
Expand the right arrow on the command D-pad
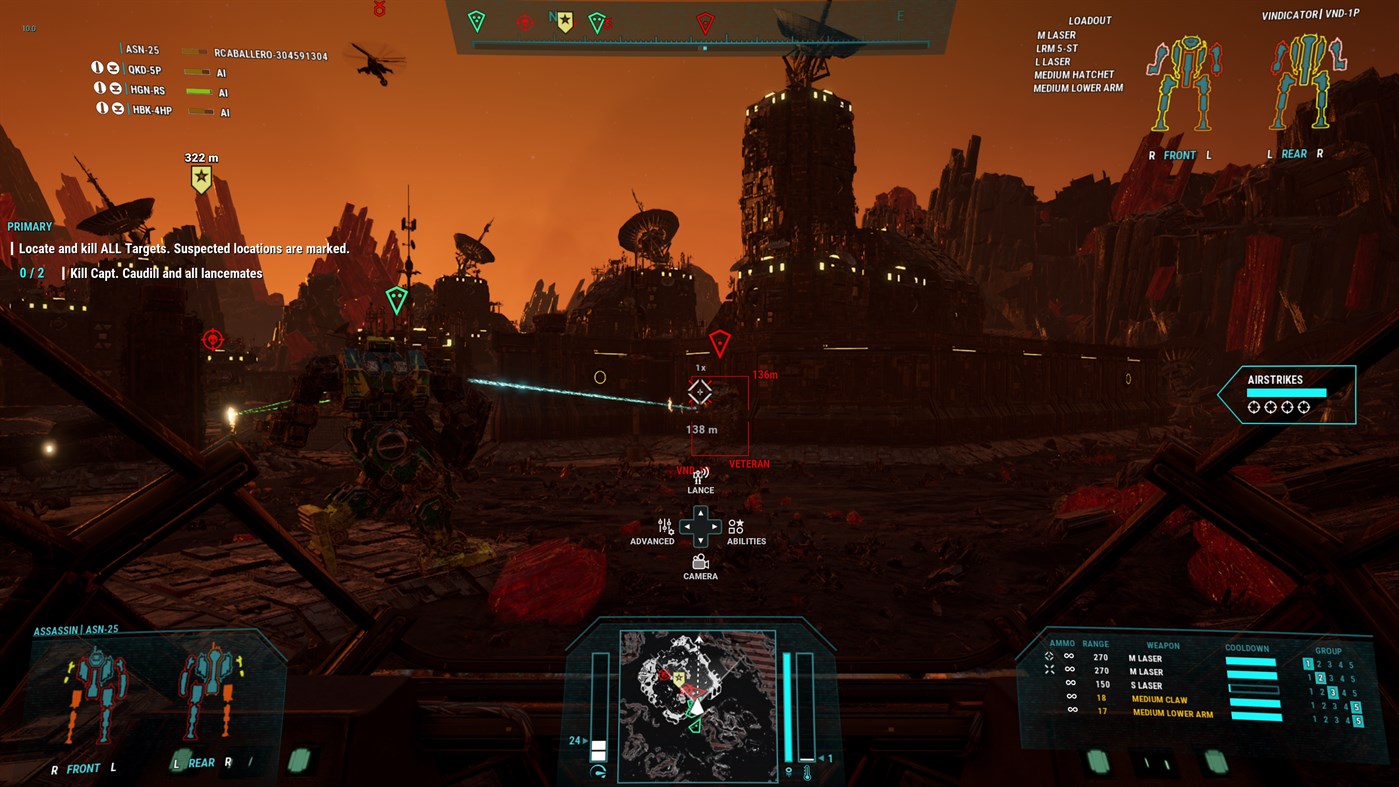pyautogui.click(x=714, y=525)
